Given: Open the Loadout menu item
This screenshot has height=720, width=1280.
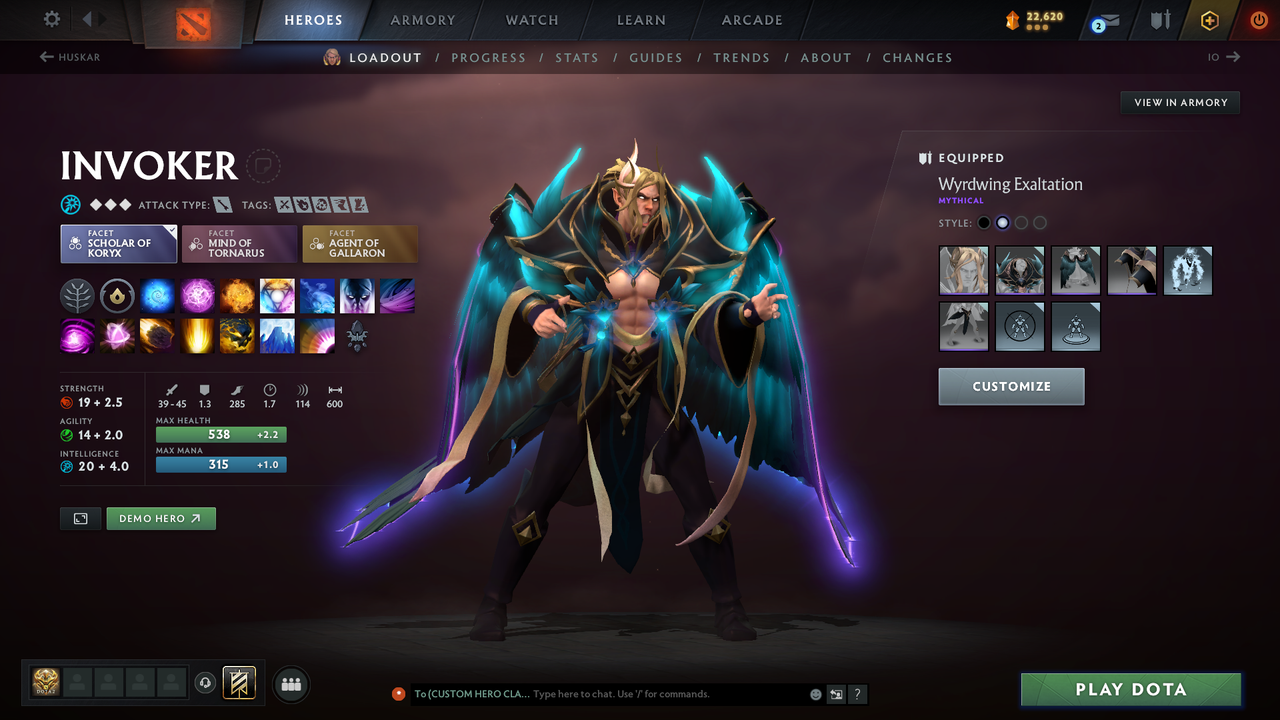Looking at the screenshot, I should pos(385,57).
